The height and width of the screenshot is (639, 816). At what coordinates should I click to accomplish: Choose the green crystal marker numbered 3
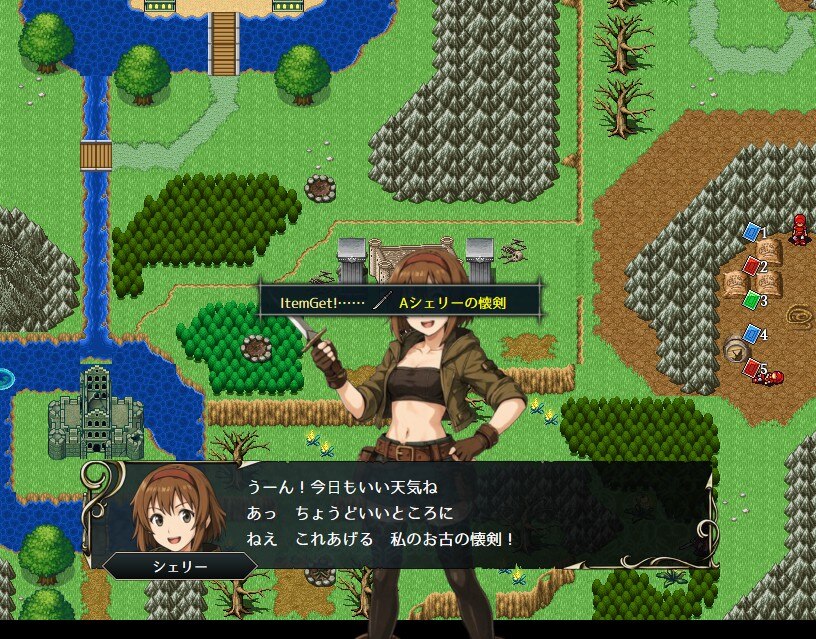pyautogui.click(x=752, y=299)
